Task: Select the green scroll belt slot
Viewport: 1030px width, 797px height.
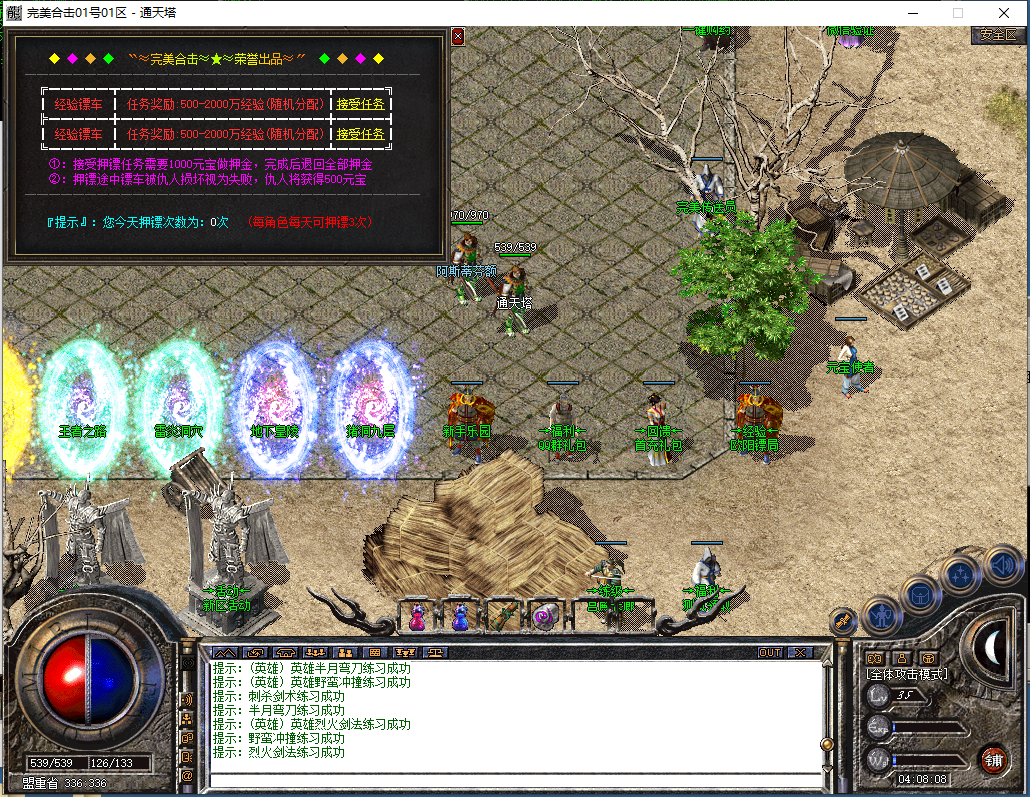Action: [x=503, y=617]
